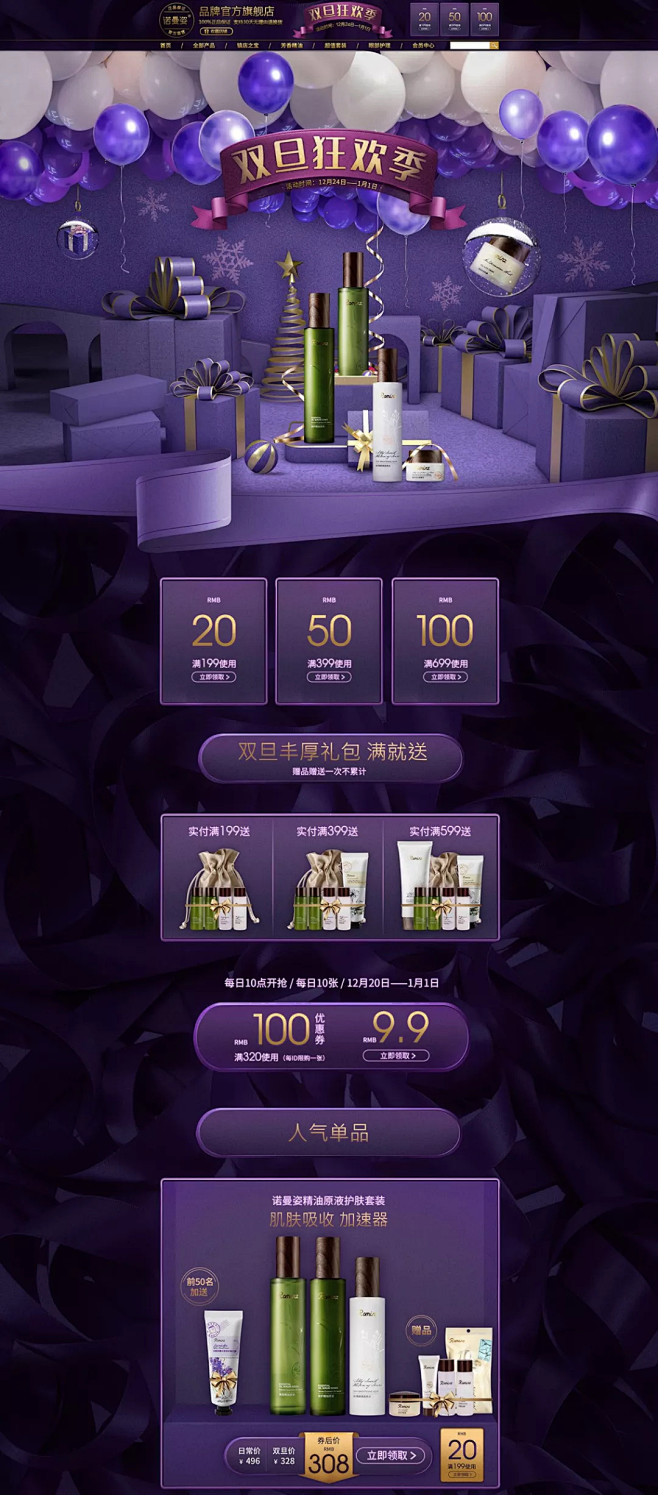Claim the 20 RMB coupon (满199使用)
This screenshot has height=1495, width=658.
214,677
